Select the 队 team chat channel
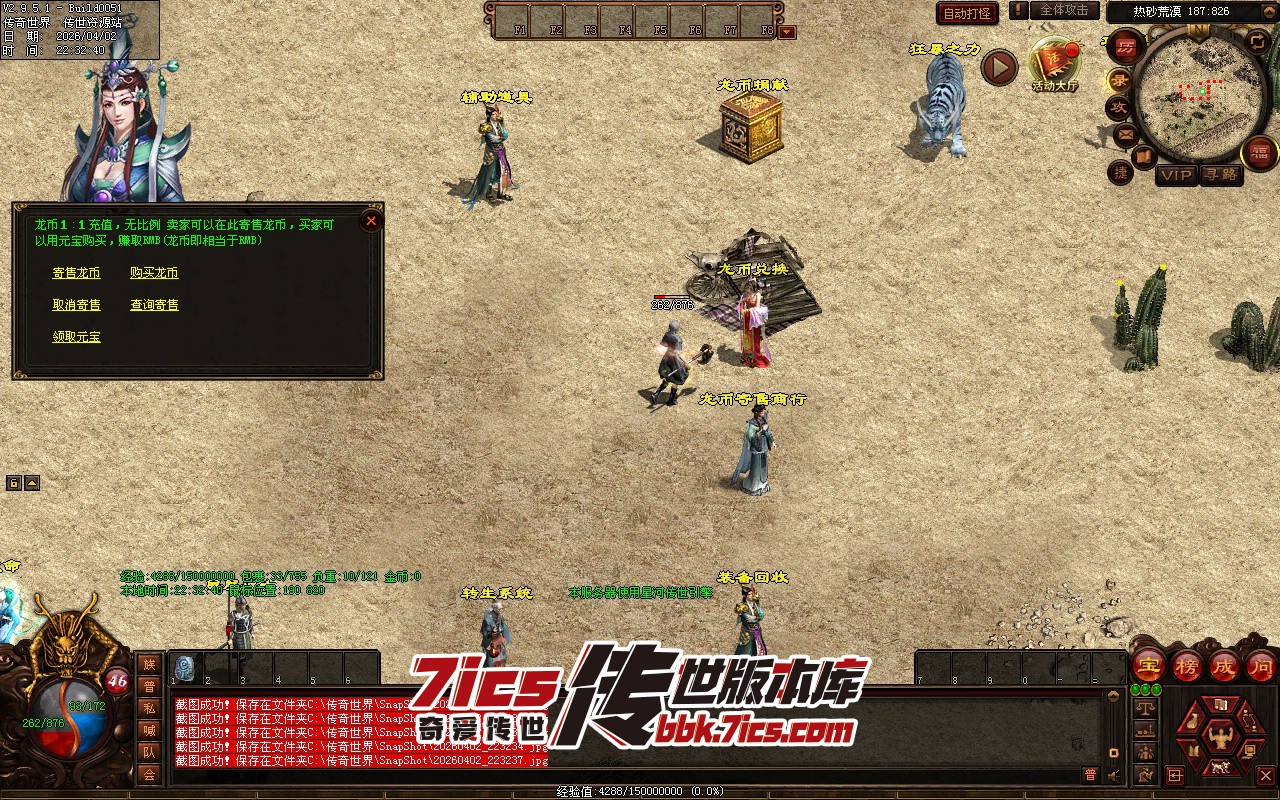1280x800 pixels. [149, 752]
